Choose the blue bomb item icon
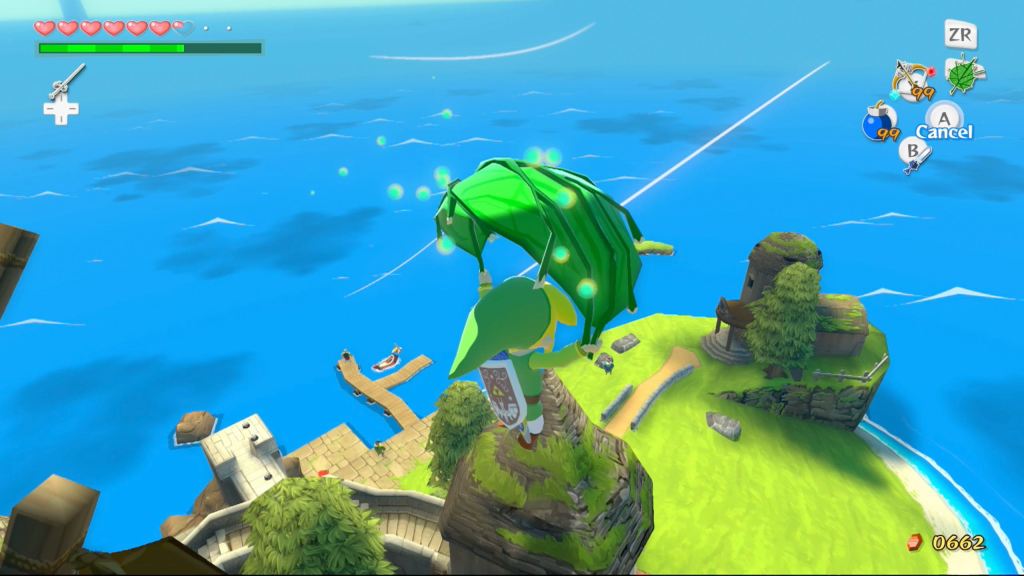1024x576 pixels. 877,124
